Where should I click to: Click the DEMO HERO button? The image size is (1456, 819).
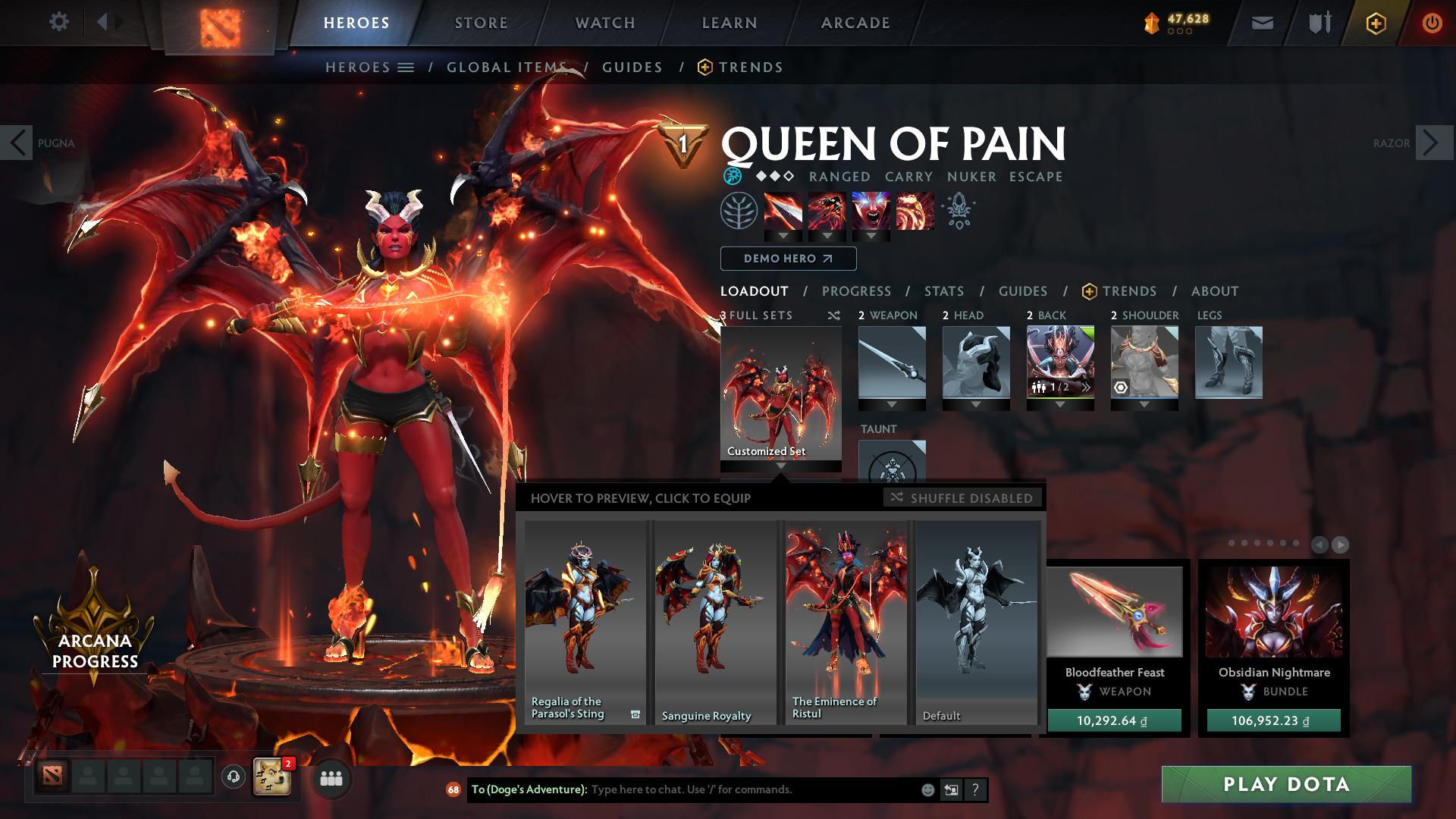point(787,259)
